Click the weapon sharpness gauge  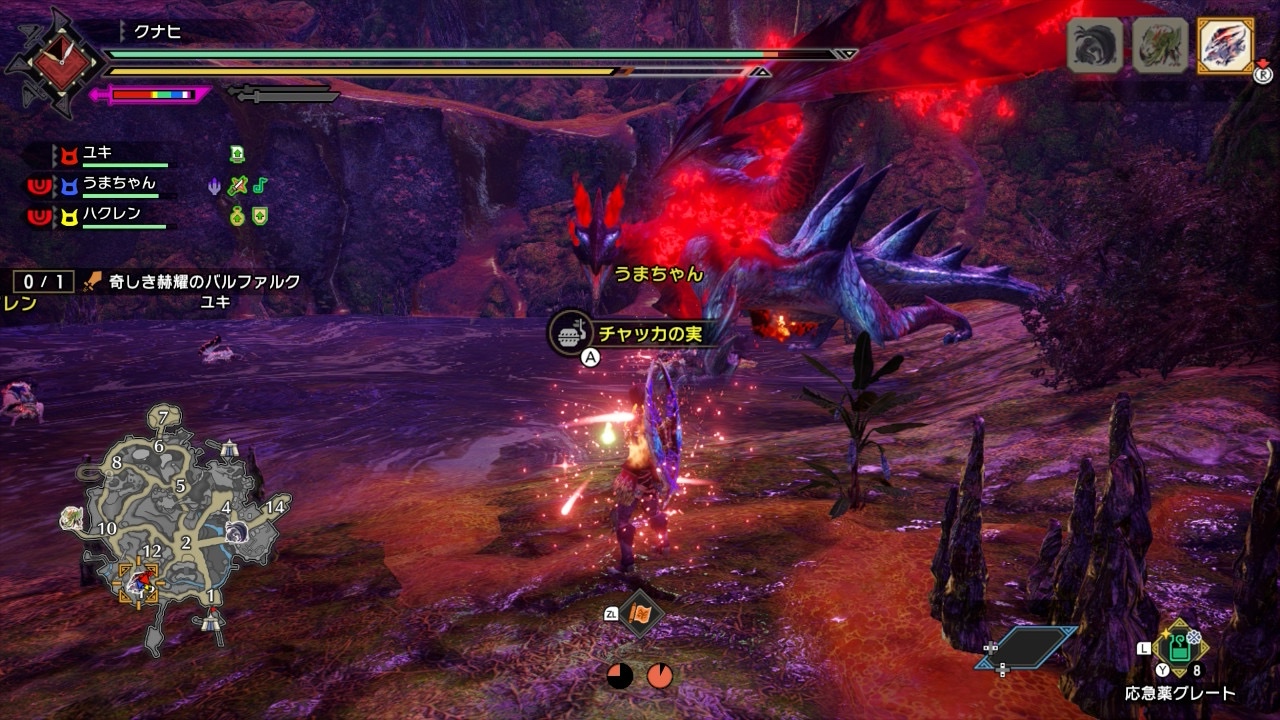(150, 95)
